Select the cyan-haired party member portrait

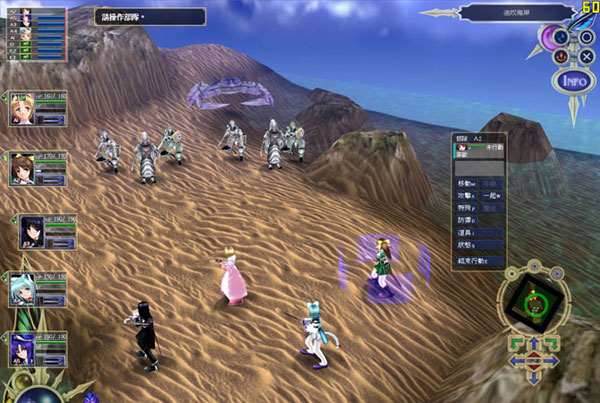tap(23, 289)
